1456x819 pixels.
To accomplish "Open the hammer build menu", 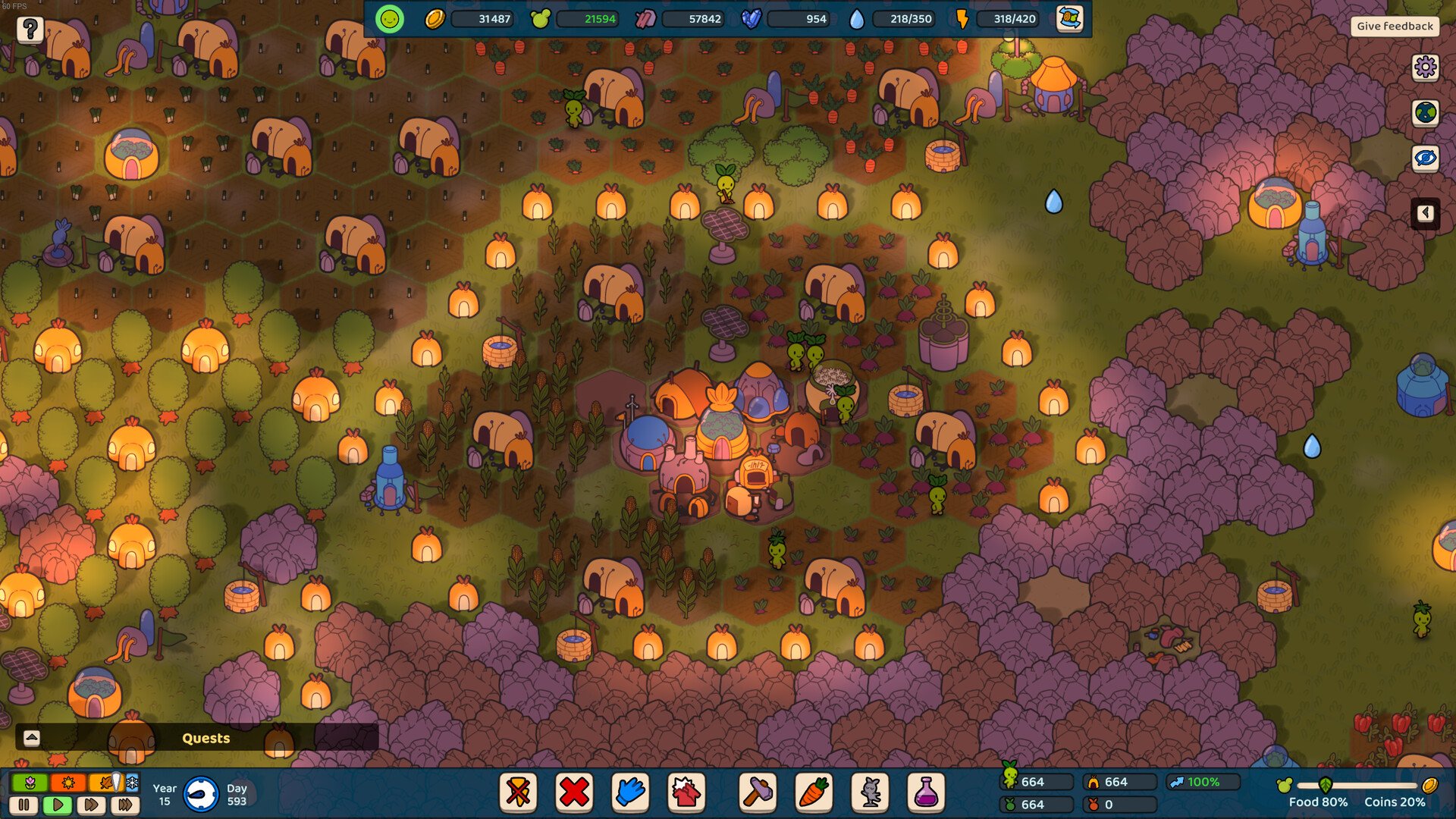I will (758, 792).
